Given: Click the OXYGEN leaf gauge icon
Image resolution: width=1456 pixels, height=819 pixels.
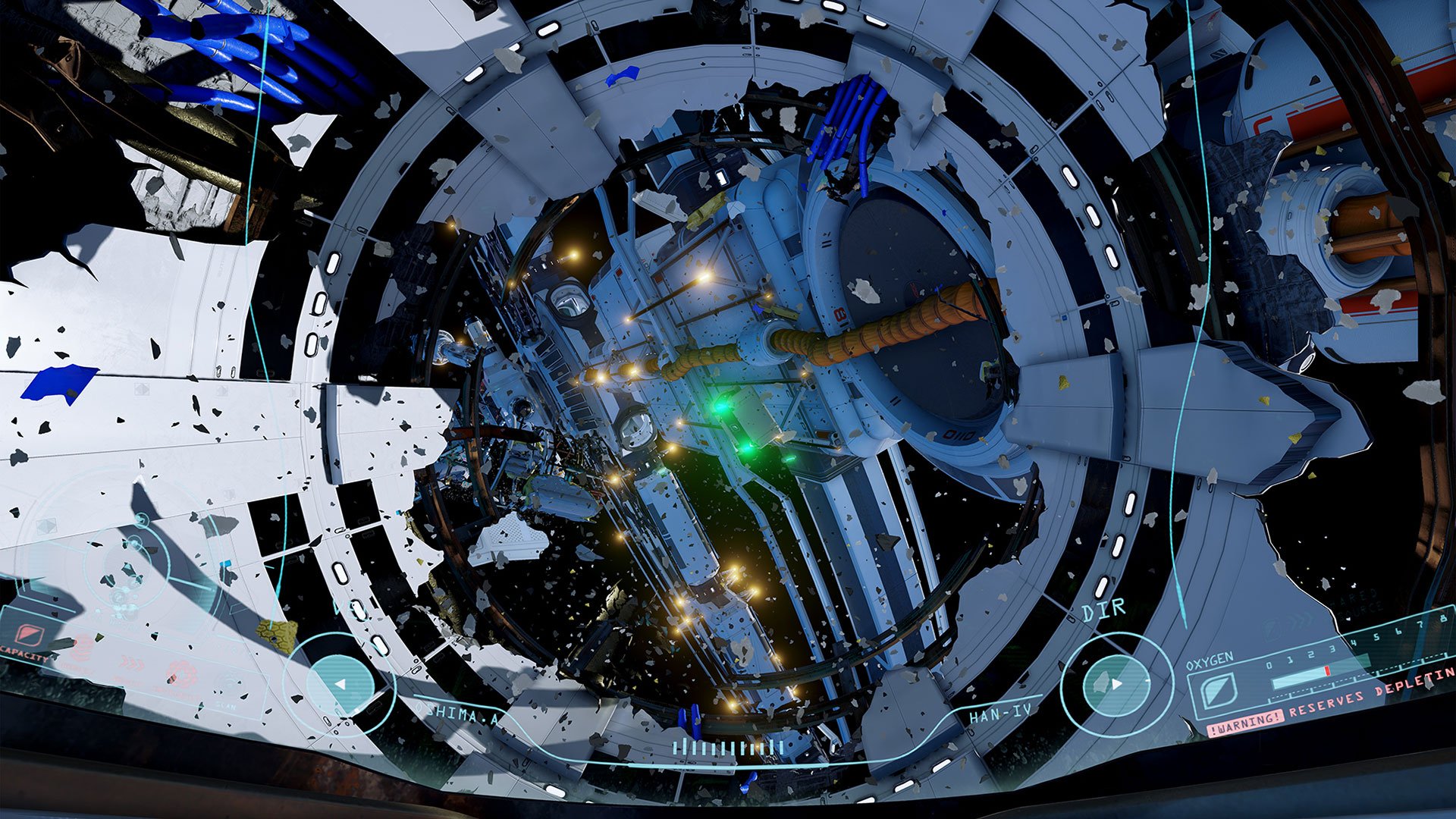Looking at the screenshot, I should pos(1219,692).
